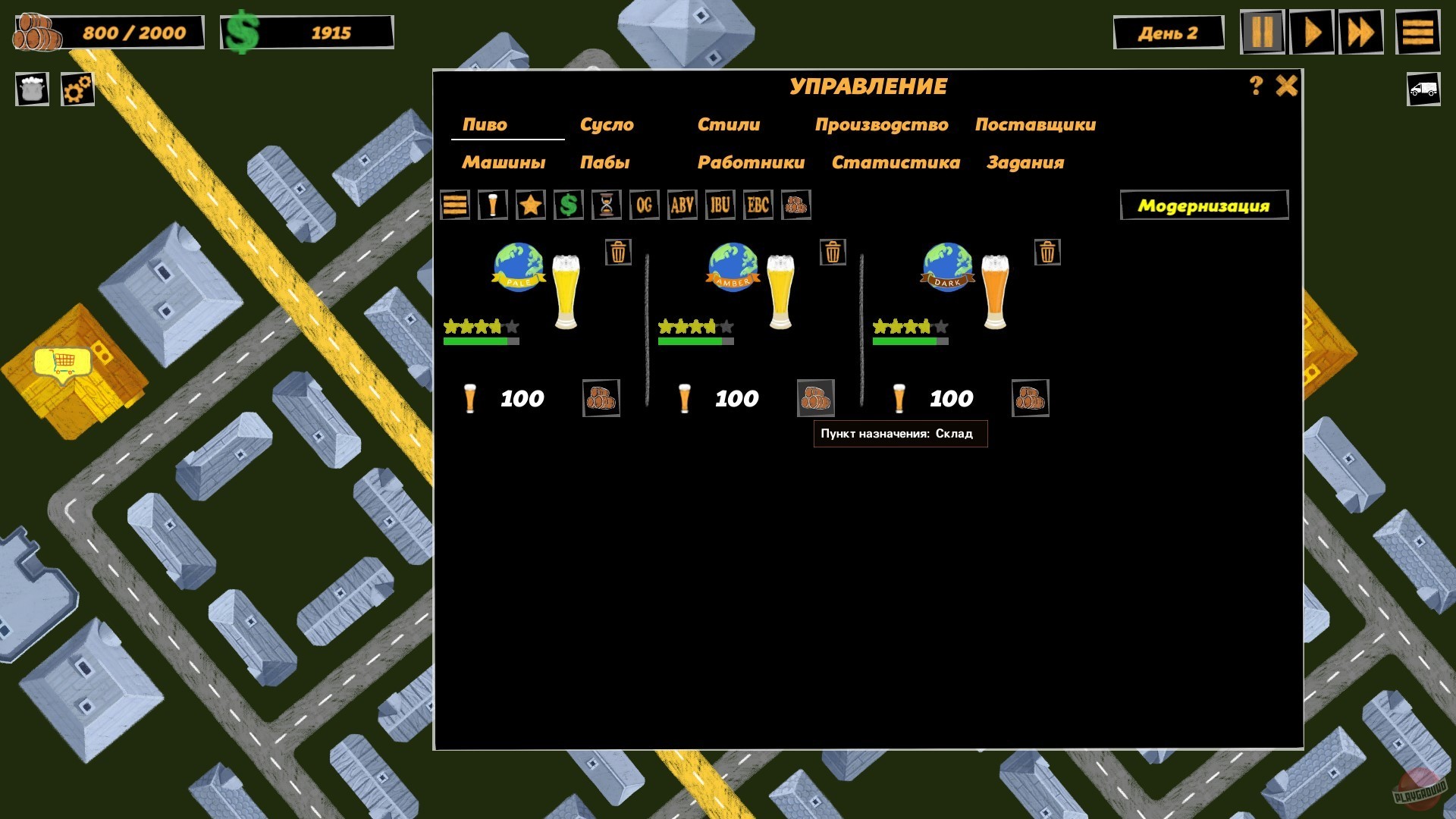Screen dimensions: 1456x819
Task: Open the settings gears icon
Action: [75, 89]
